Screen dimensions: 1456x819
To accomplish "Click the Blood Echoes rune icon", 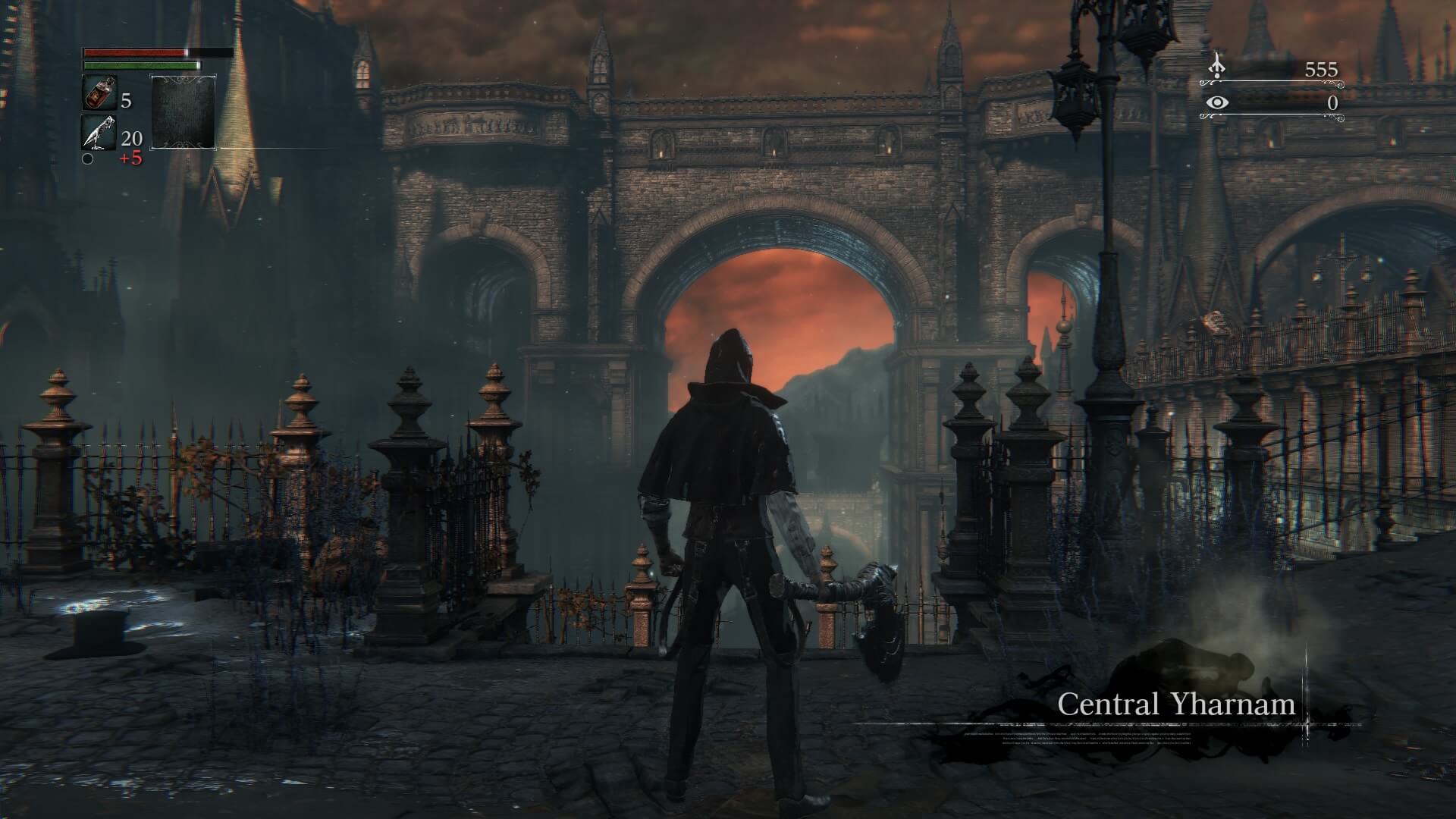I will [1217, 68].
